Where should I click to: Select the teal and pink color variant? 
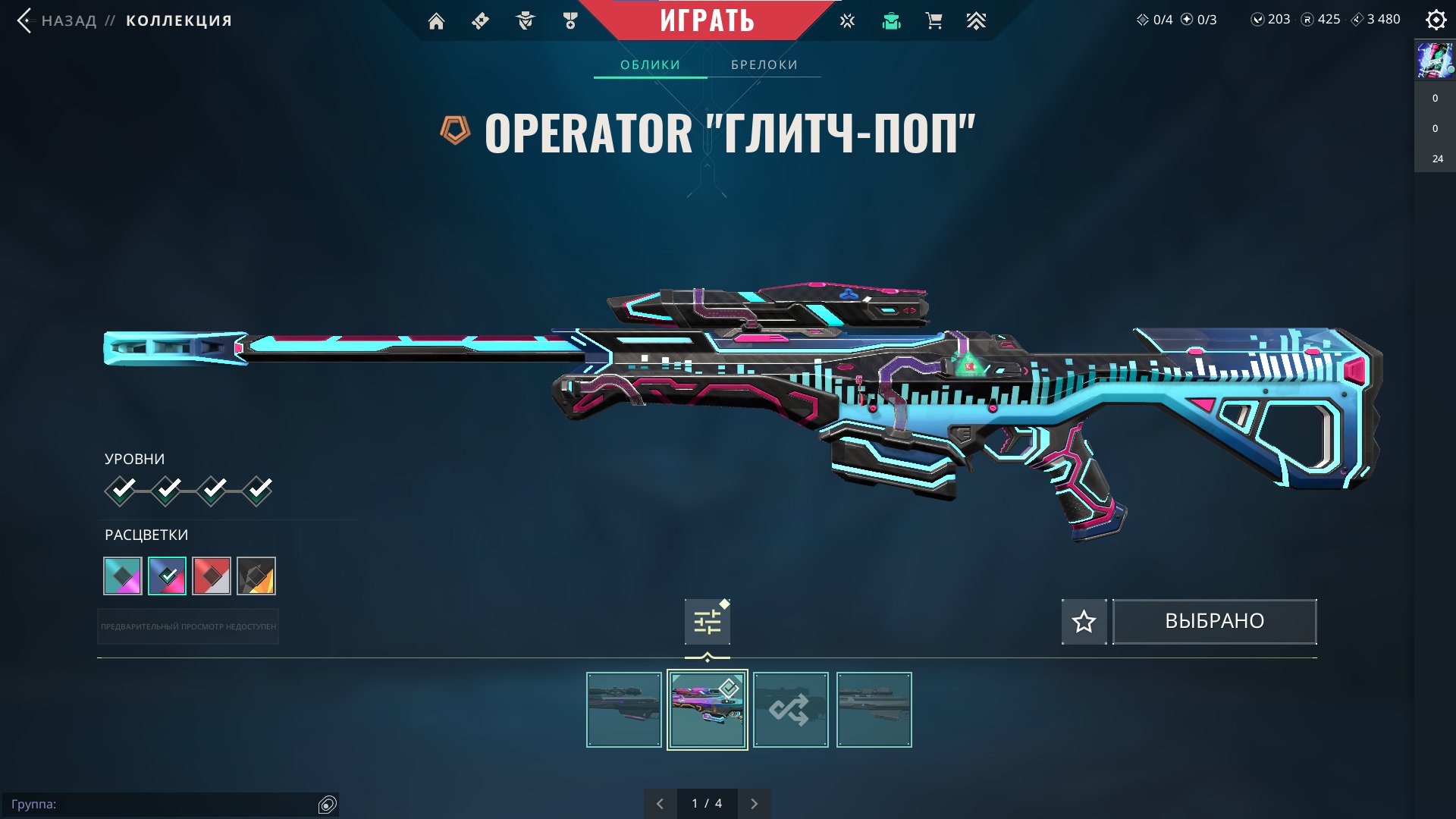123,576
